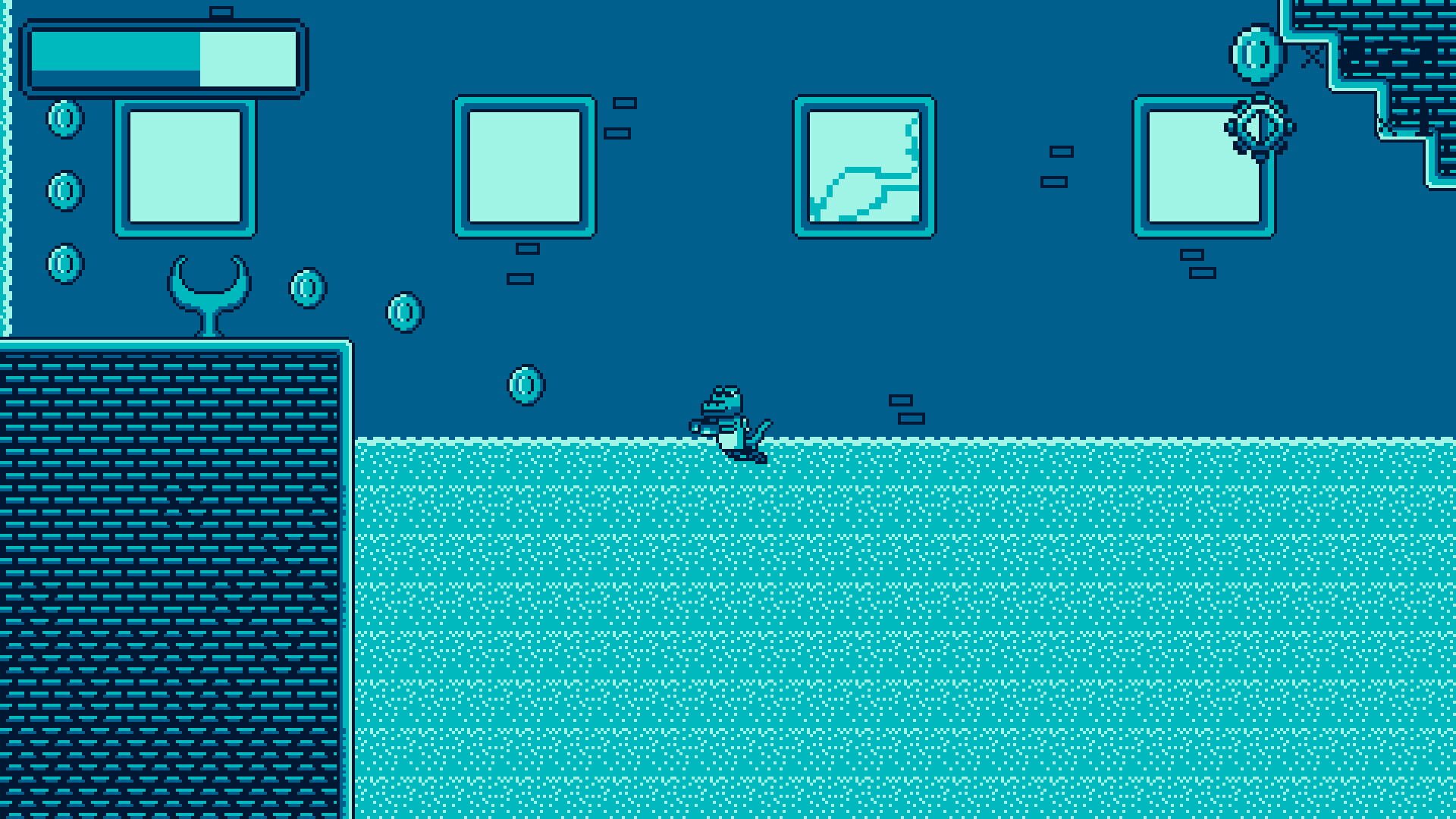Click the topmost coin in the left coin column
The height and width of the screenshot is (819, 1456).
click(64, 120)
